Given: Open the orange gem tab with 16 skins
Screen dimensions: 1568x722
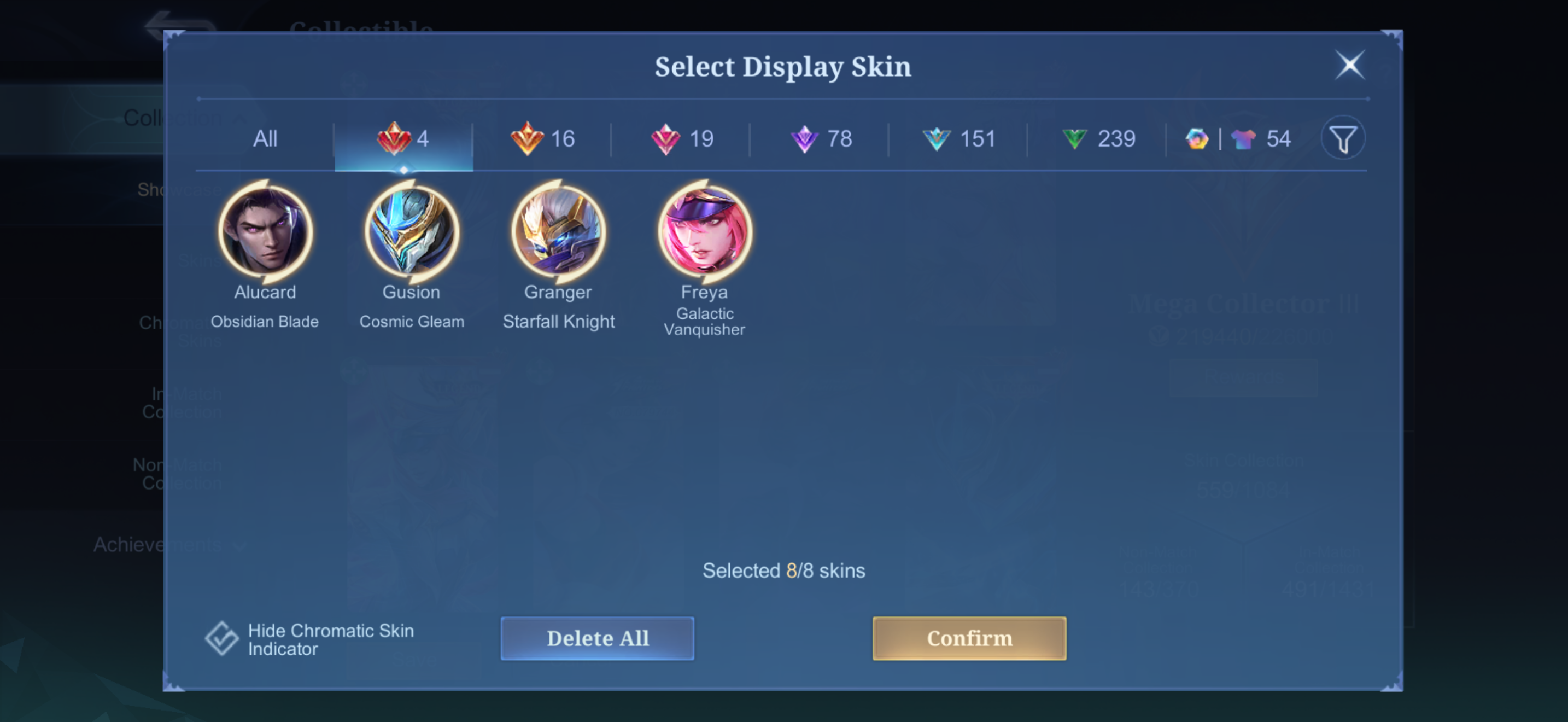Looking at the screenshot, I should point(542,139).
